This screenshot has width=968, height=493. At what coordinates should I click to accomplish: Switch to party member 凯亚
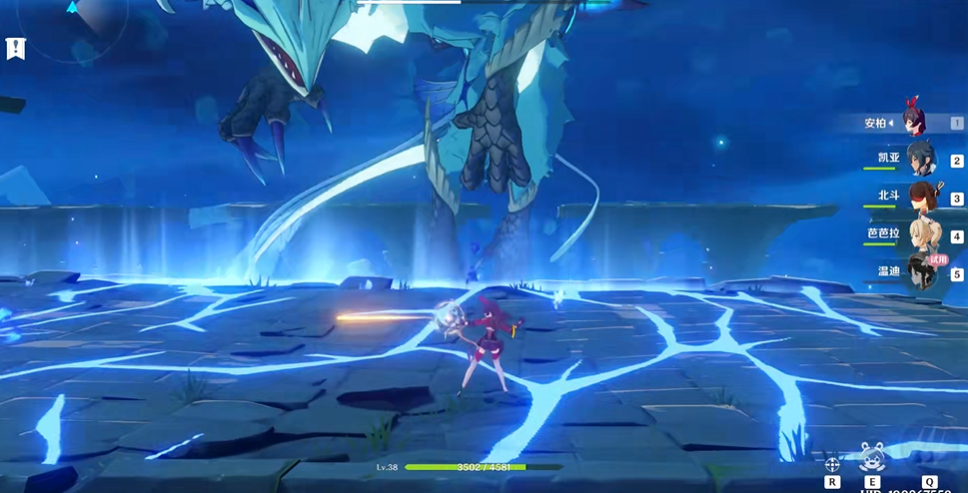tap(919, 159)
